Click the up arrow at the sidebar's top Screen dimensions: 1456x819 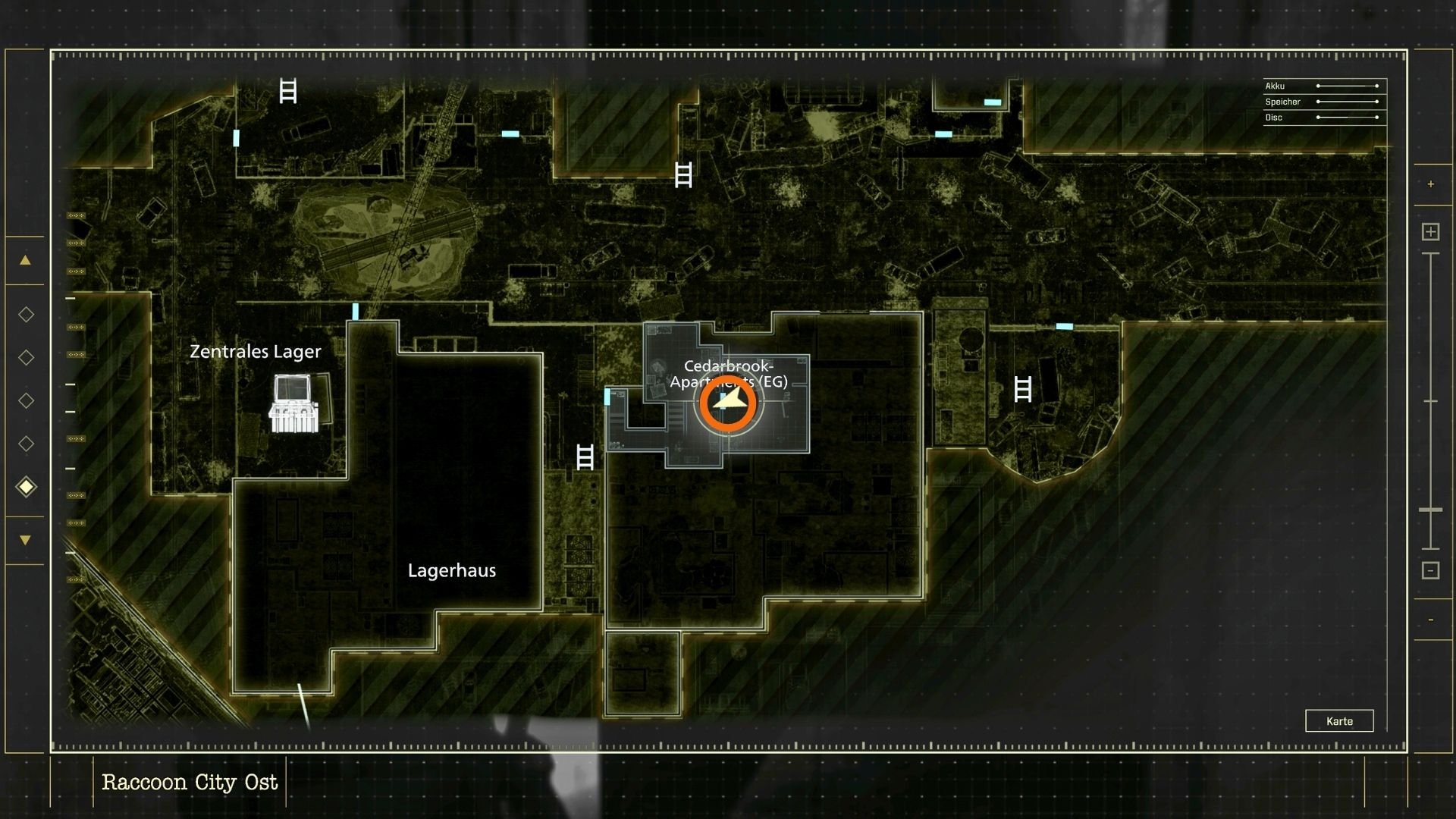click(x=26, y=259)
